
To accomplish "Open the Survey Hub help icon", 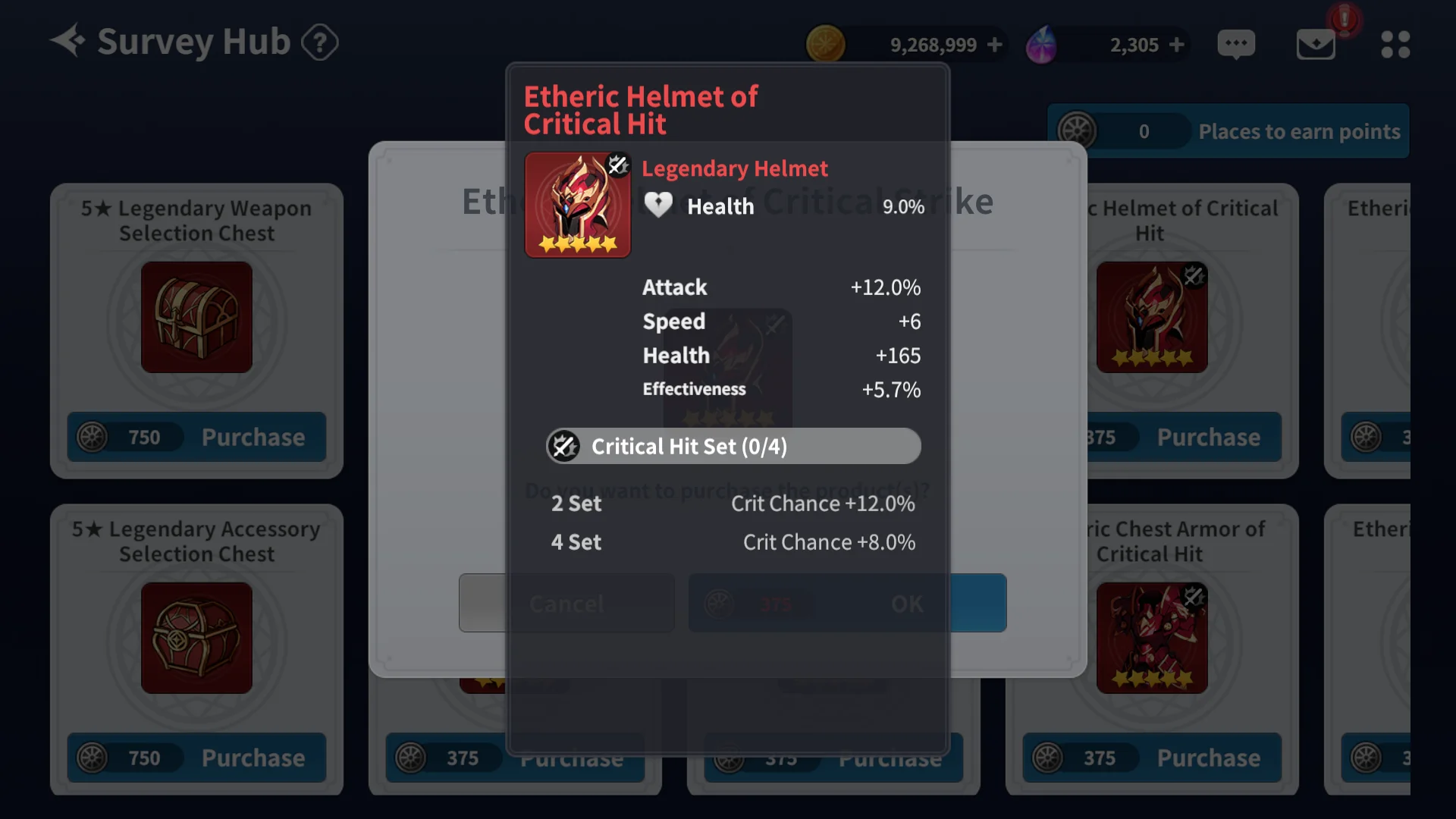I will (319, 42).
